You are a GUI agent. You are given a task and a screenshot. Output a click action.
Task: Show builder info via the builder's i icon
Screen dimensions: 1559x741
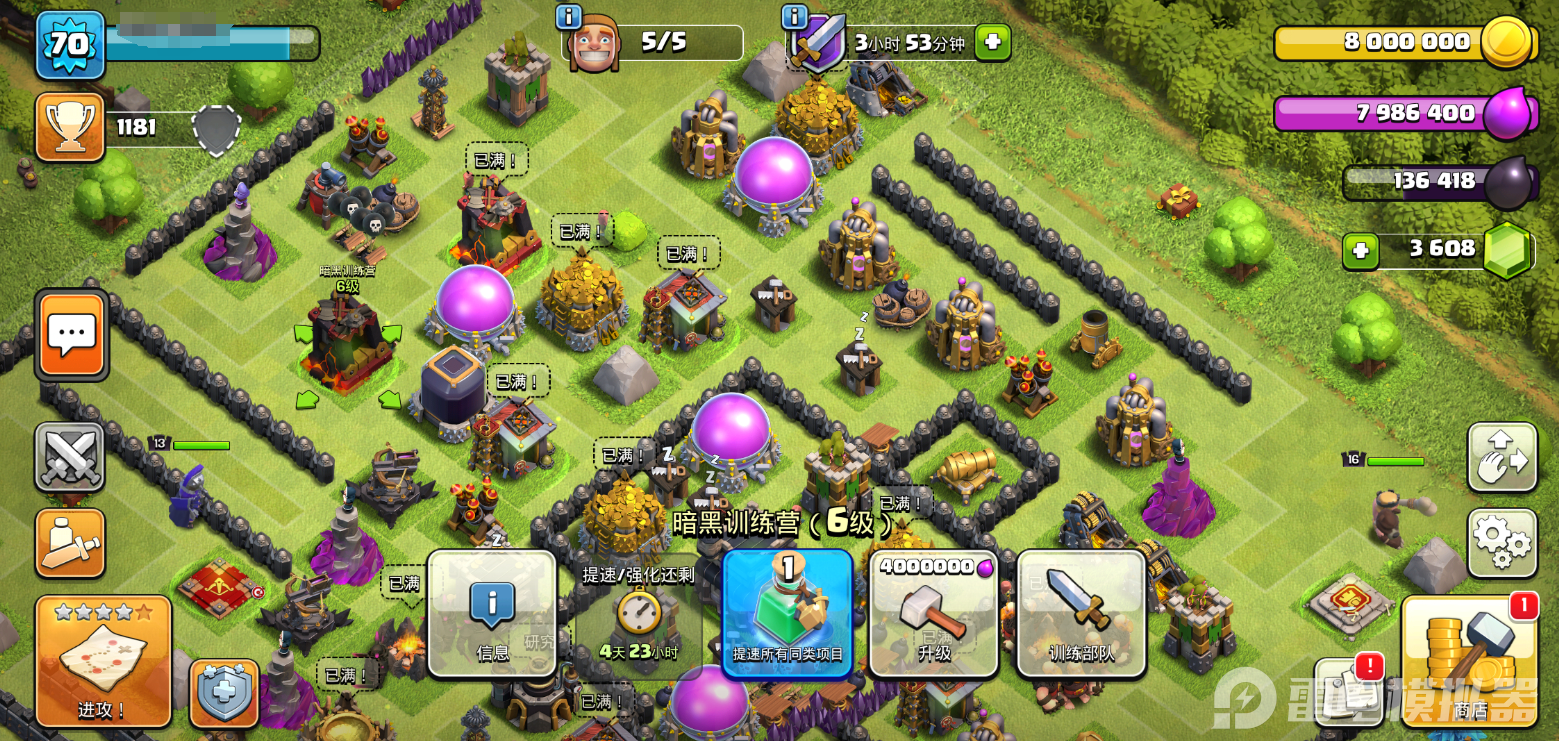point(568,16)
